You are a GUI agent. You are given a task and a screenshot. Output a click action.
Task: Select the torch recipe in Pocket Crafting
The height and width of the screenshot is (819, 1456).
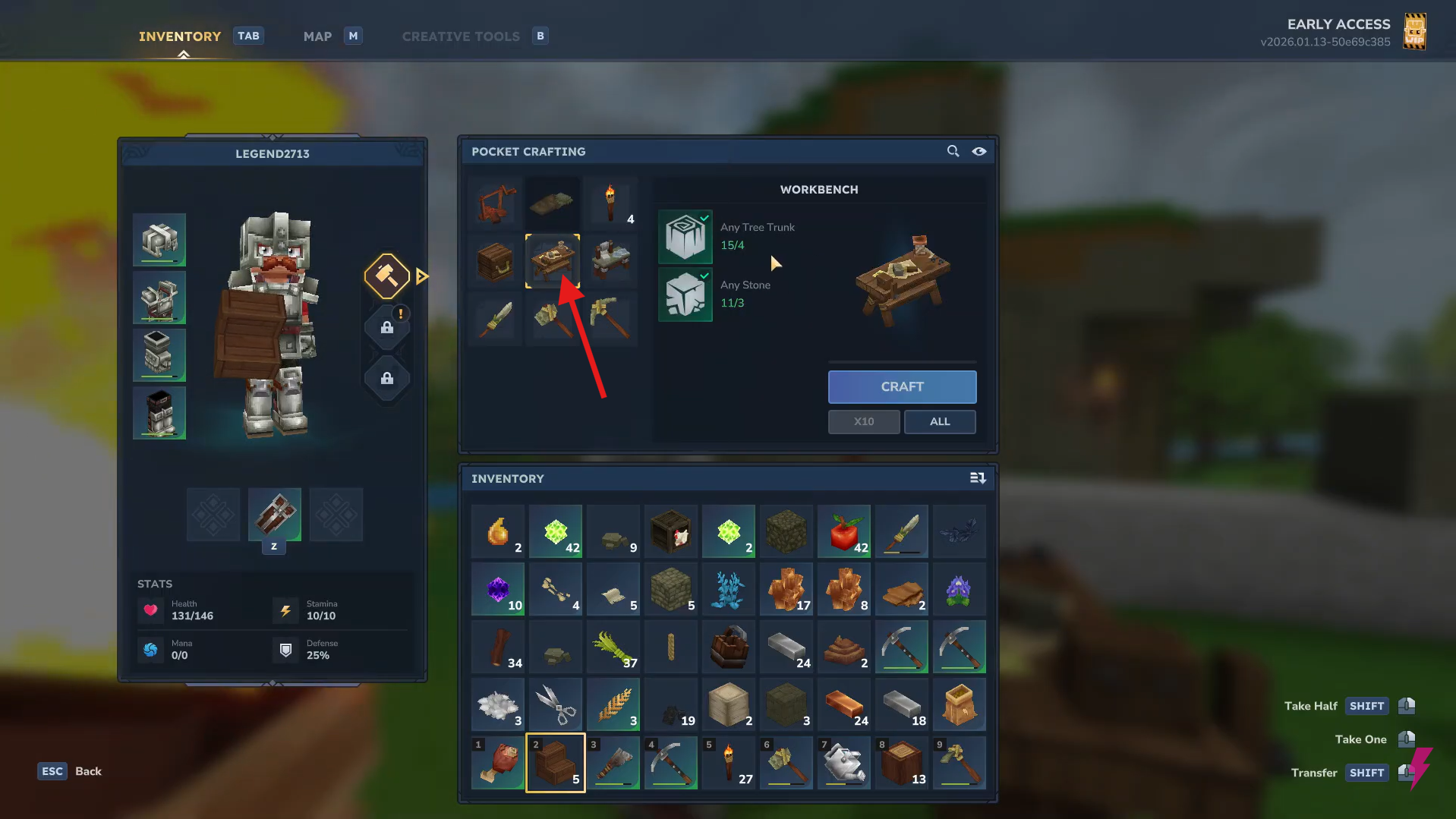point(611,203)
